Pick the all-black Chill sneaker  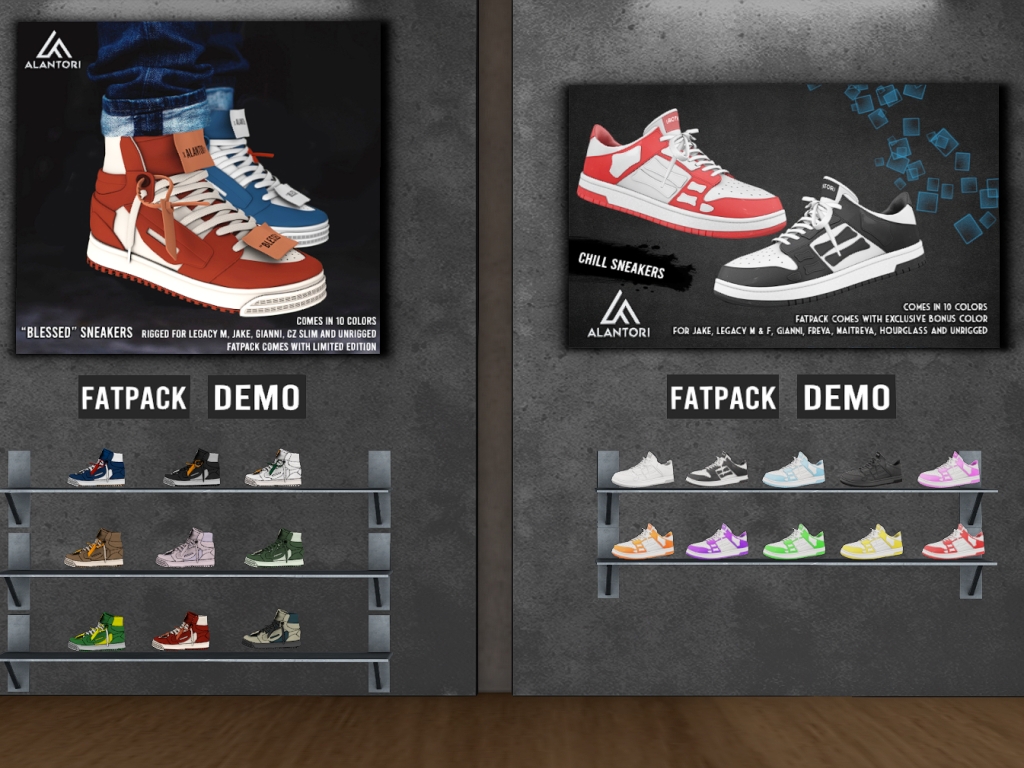(x=871, y=470)
